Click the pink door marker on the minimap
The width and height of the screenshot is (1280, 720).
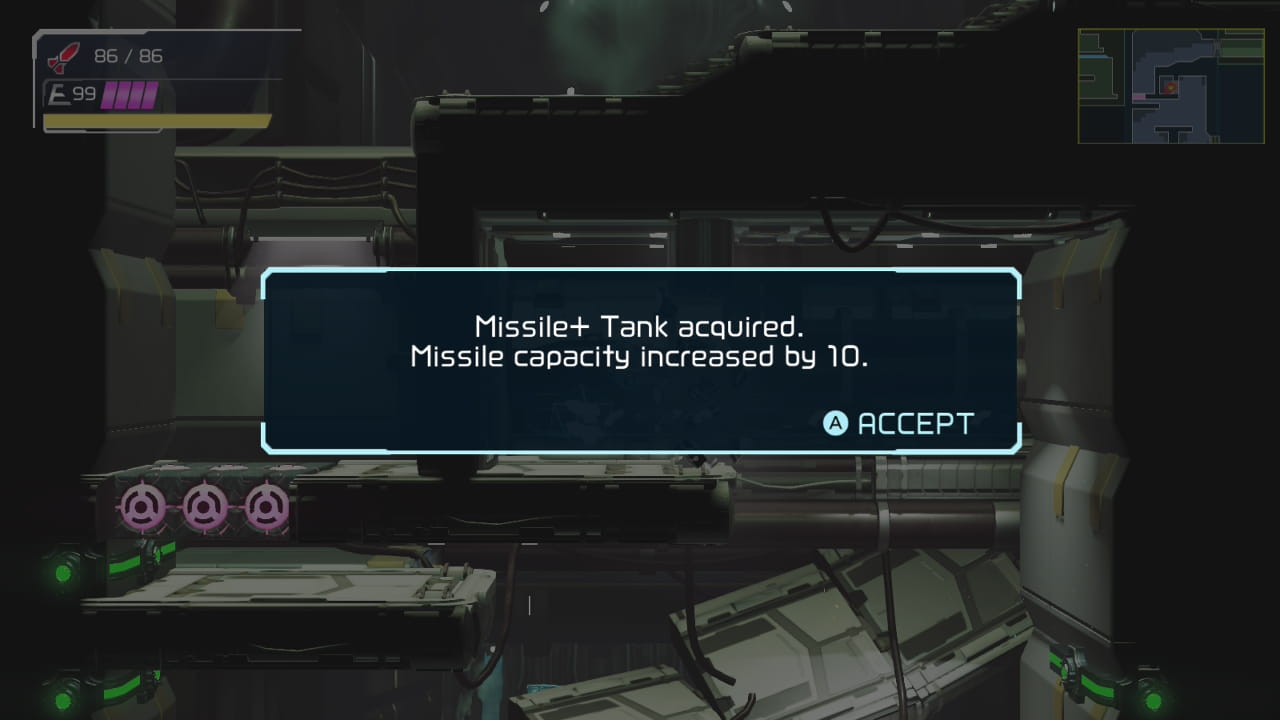click(x=1139, y=96)
